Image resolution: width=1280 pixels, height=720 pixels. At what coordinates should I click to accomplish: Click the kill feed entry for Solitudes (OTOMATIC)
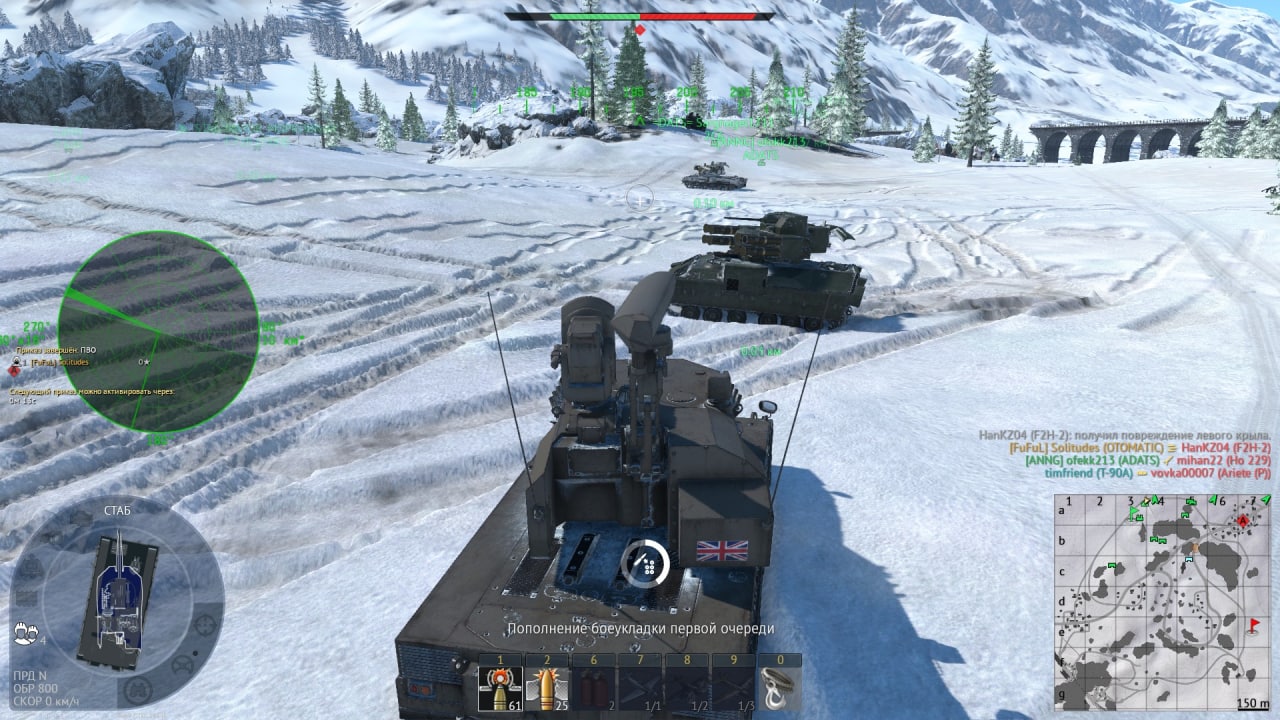pos(1140,448)
